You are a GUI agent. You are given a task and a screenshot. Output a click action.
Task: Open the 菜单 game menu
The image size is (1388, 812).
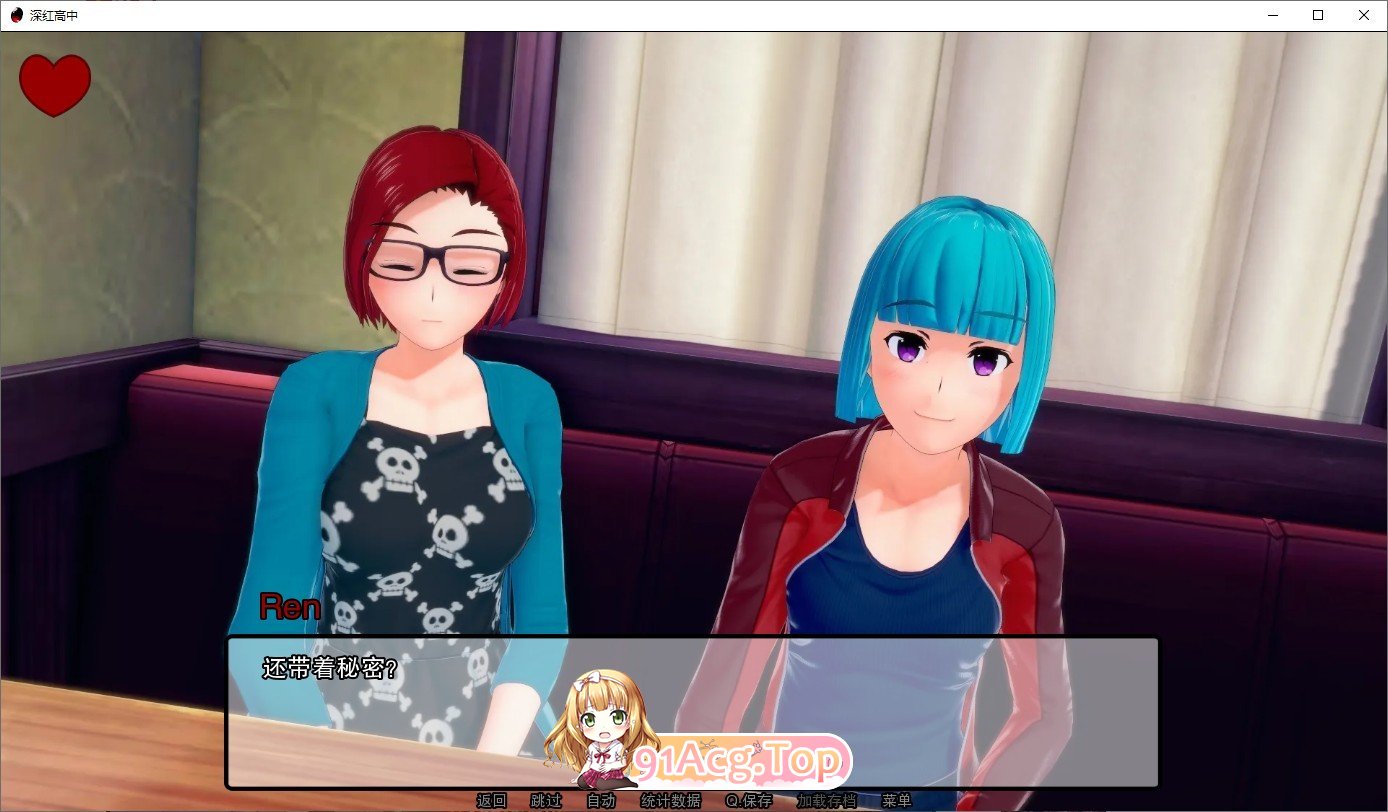pyautogui.click(x=897, y=800)
